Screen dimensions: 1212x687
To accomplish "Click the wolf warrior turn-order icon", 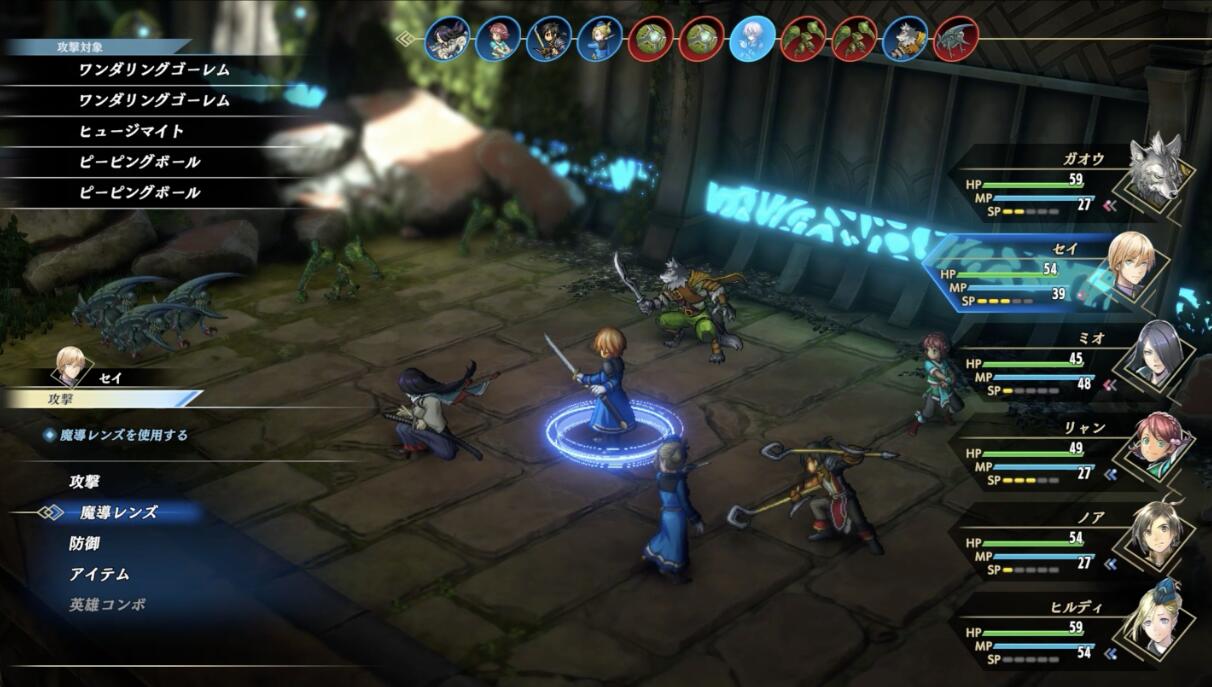I will 905,40.
